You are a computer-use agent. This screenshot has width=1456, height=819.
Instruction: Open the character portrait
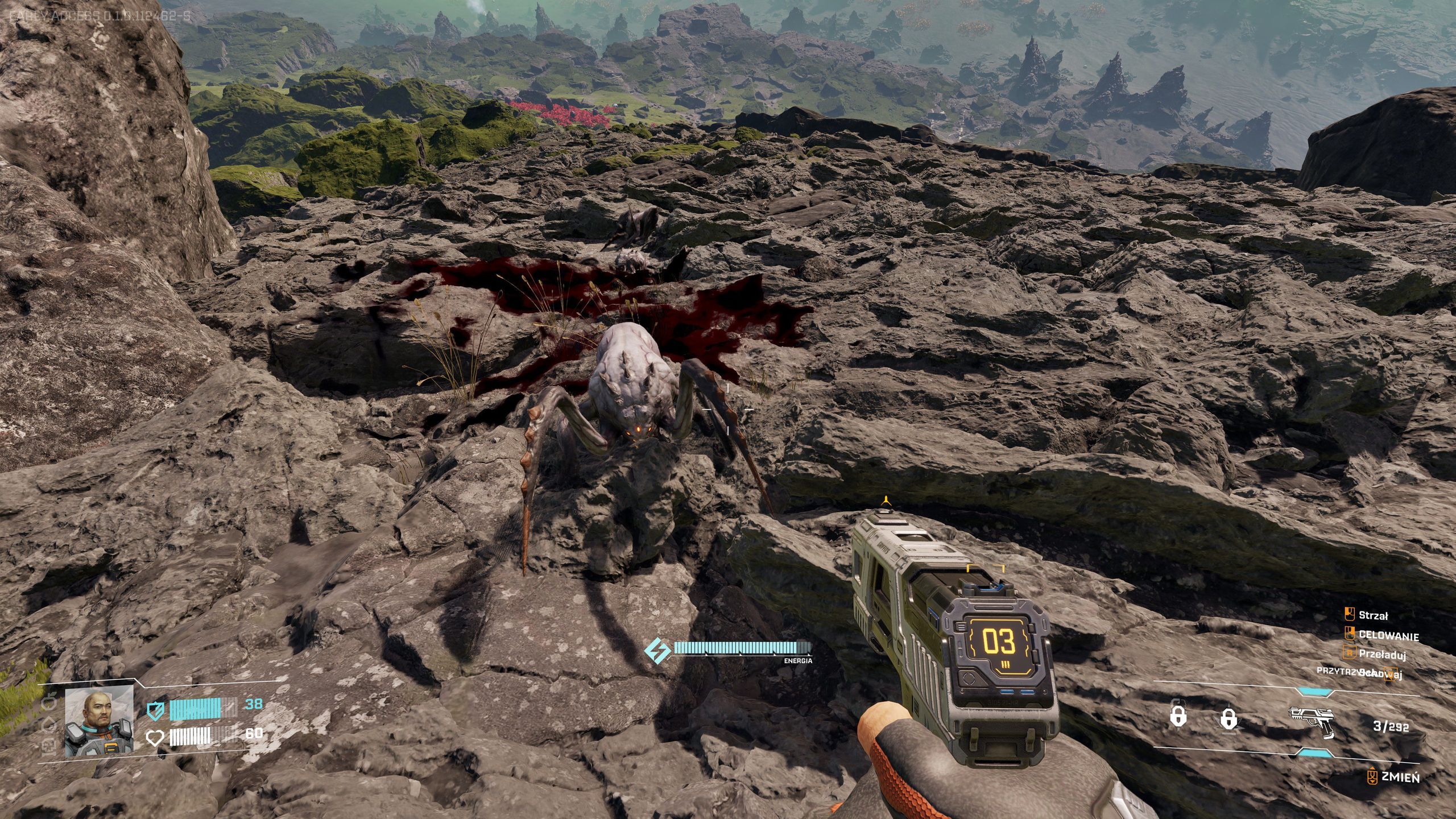click(100, 721)
